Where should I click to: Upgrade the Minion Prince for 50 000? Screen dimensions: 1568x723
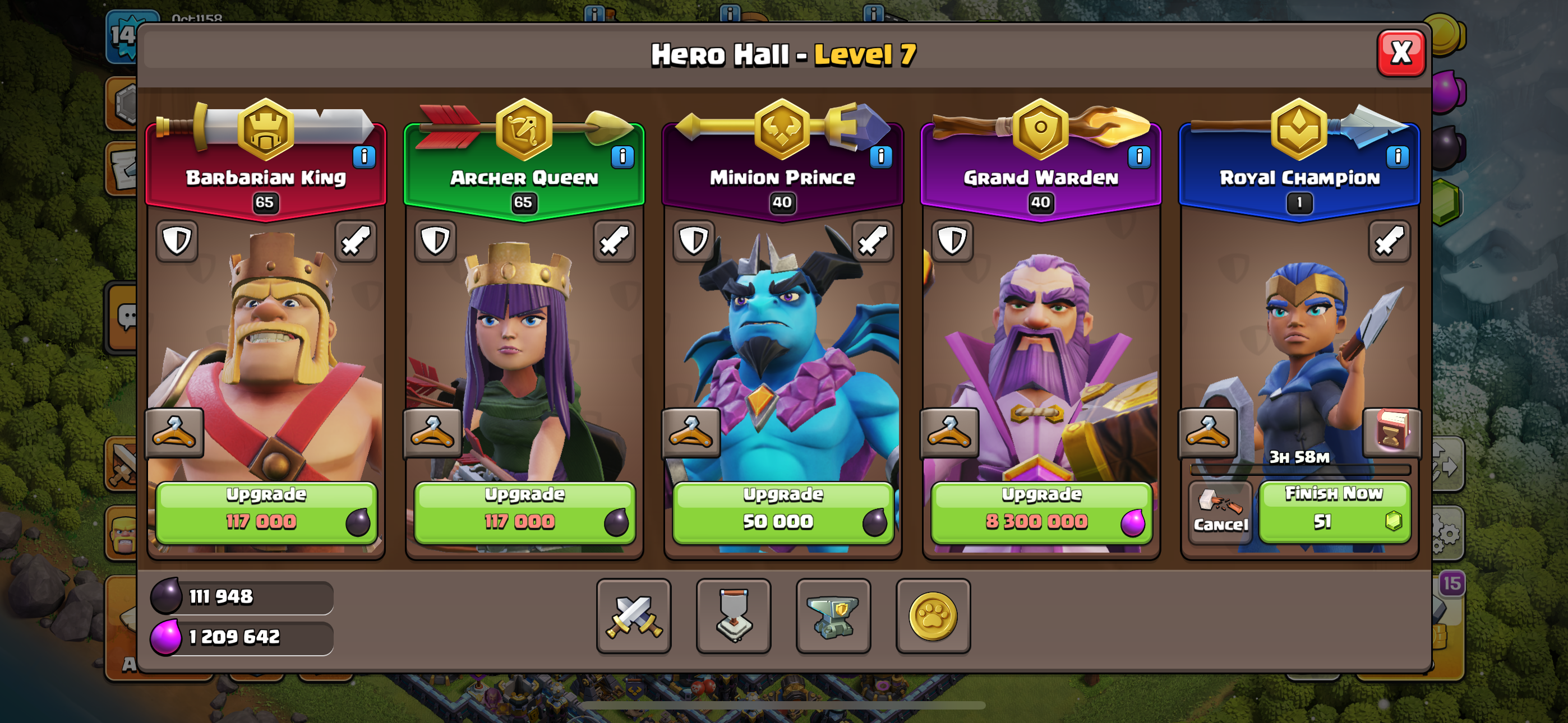click(x=783, y=512)
